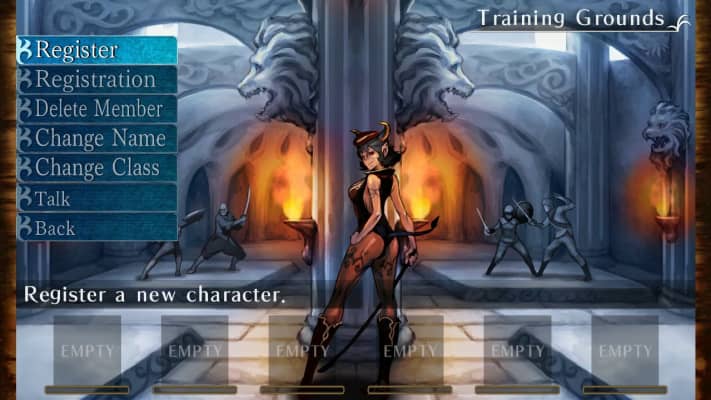This screenshot has height=400, width=711.
Task: Select the Change Name option
Action: tap(97, 138)
